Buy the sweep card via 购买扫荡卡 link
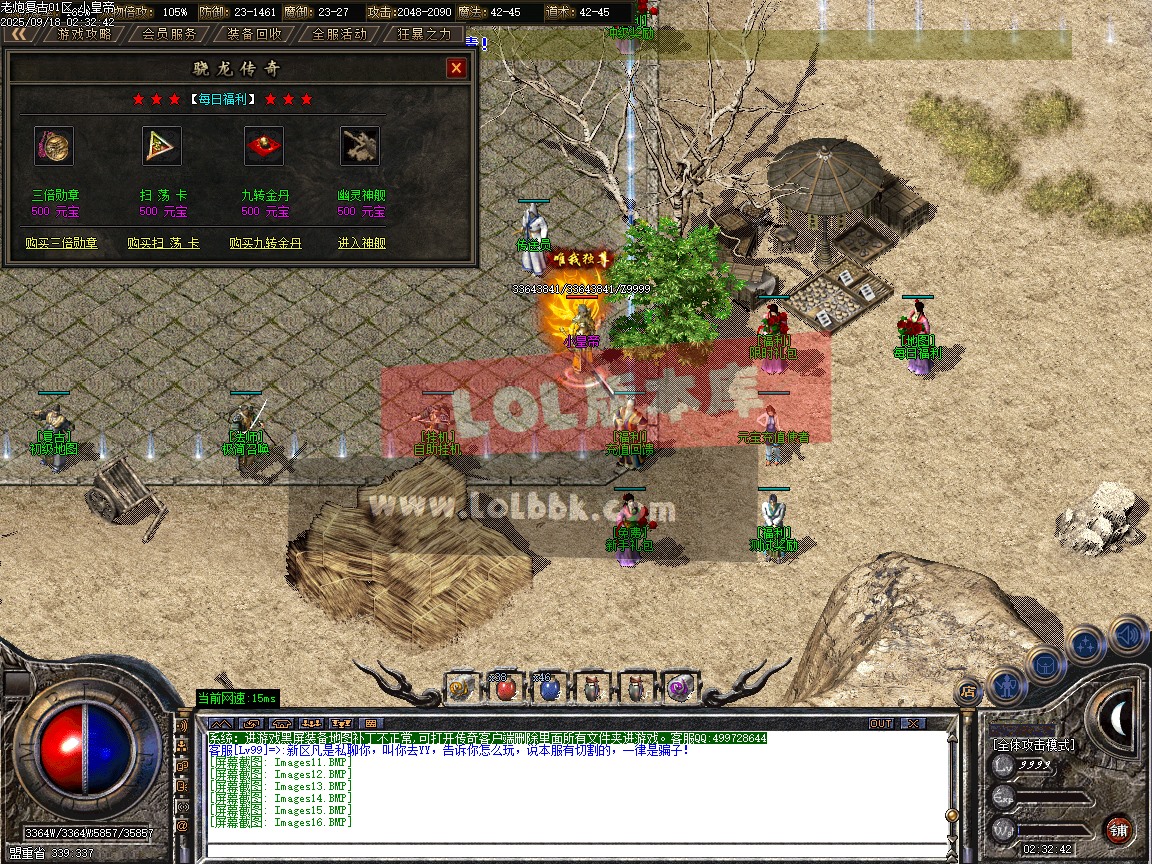Viewport: 1152px width, 864px height. click(x=163, y=243)
